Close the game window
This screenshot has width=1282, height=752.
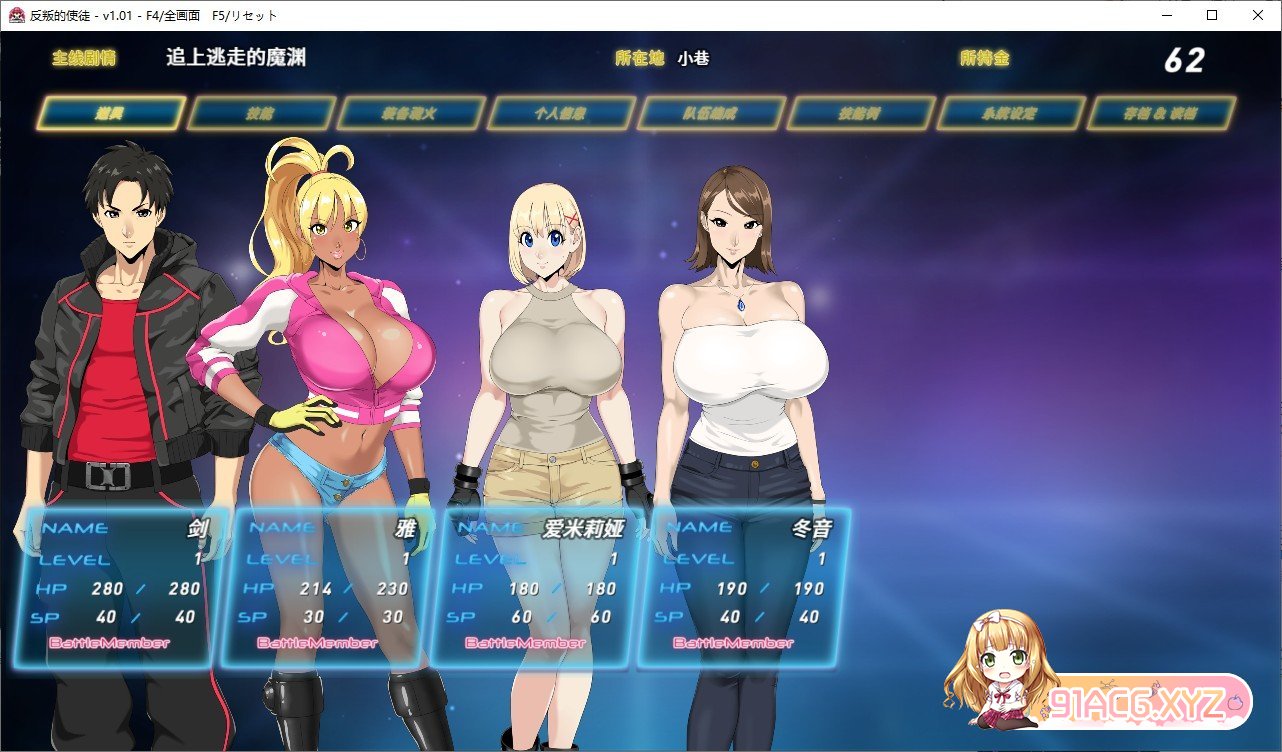pyautogui.click(x=1258, y=15)
